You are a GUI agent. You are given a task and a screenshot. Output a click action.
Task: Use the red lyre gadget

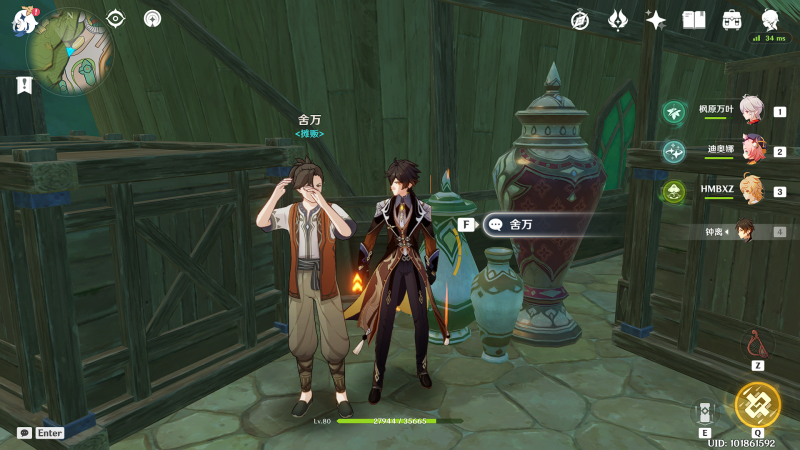pos(757,345)
